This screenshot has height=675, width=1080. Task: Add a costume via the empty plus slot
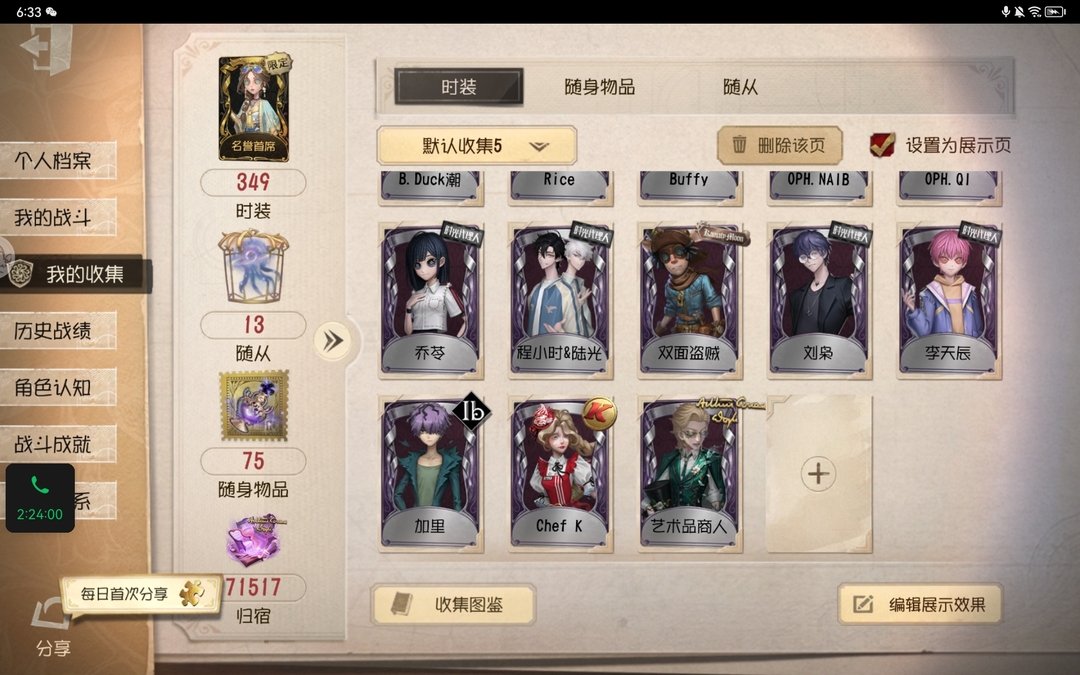click(x=818, y=473)
